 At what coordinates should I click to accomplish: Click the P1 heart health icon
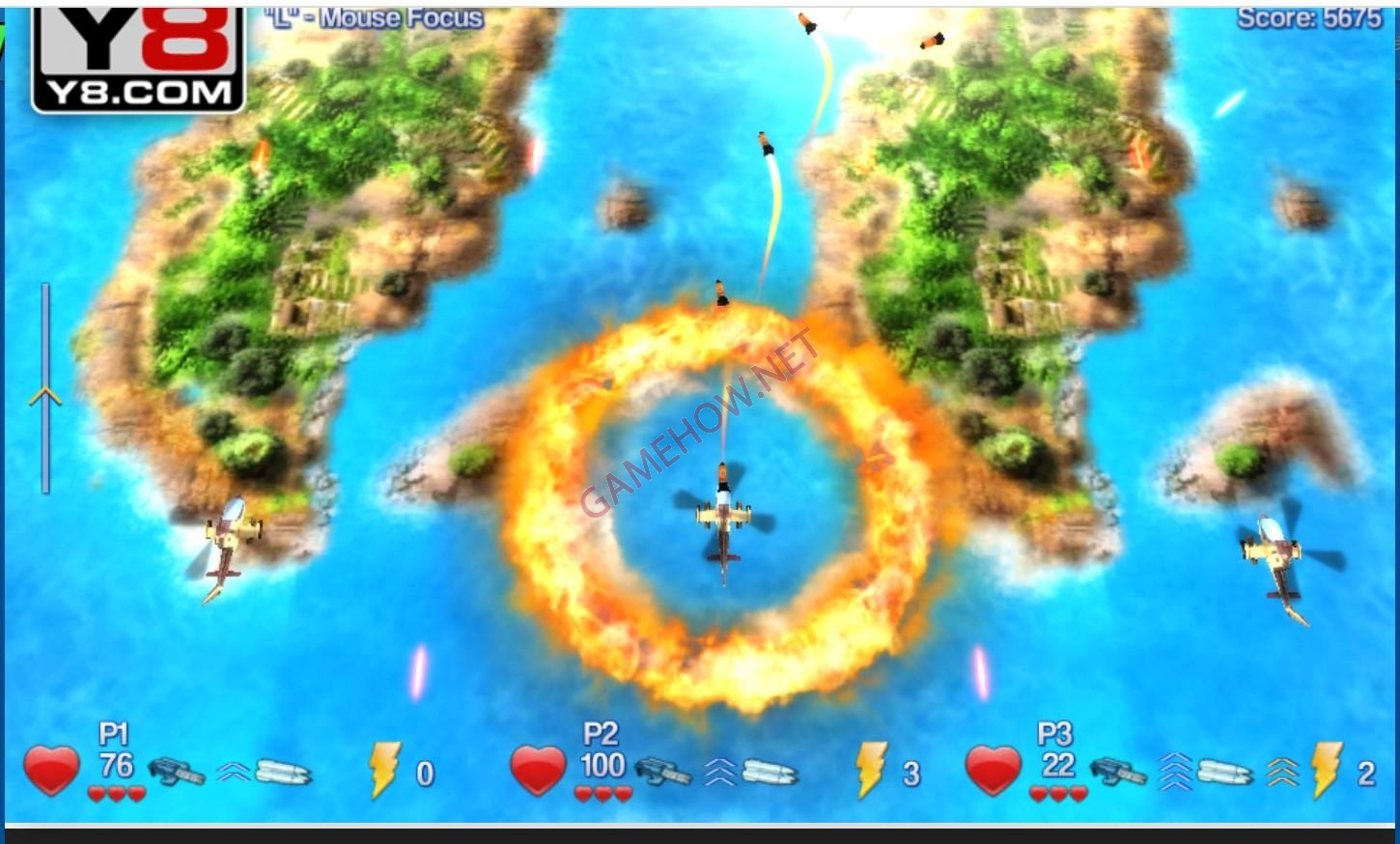tap(50, 768)
